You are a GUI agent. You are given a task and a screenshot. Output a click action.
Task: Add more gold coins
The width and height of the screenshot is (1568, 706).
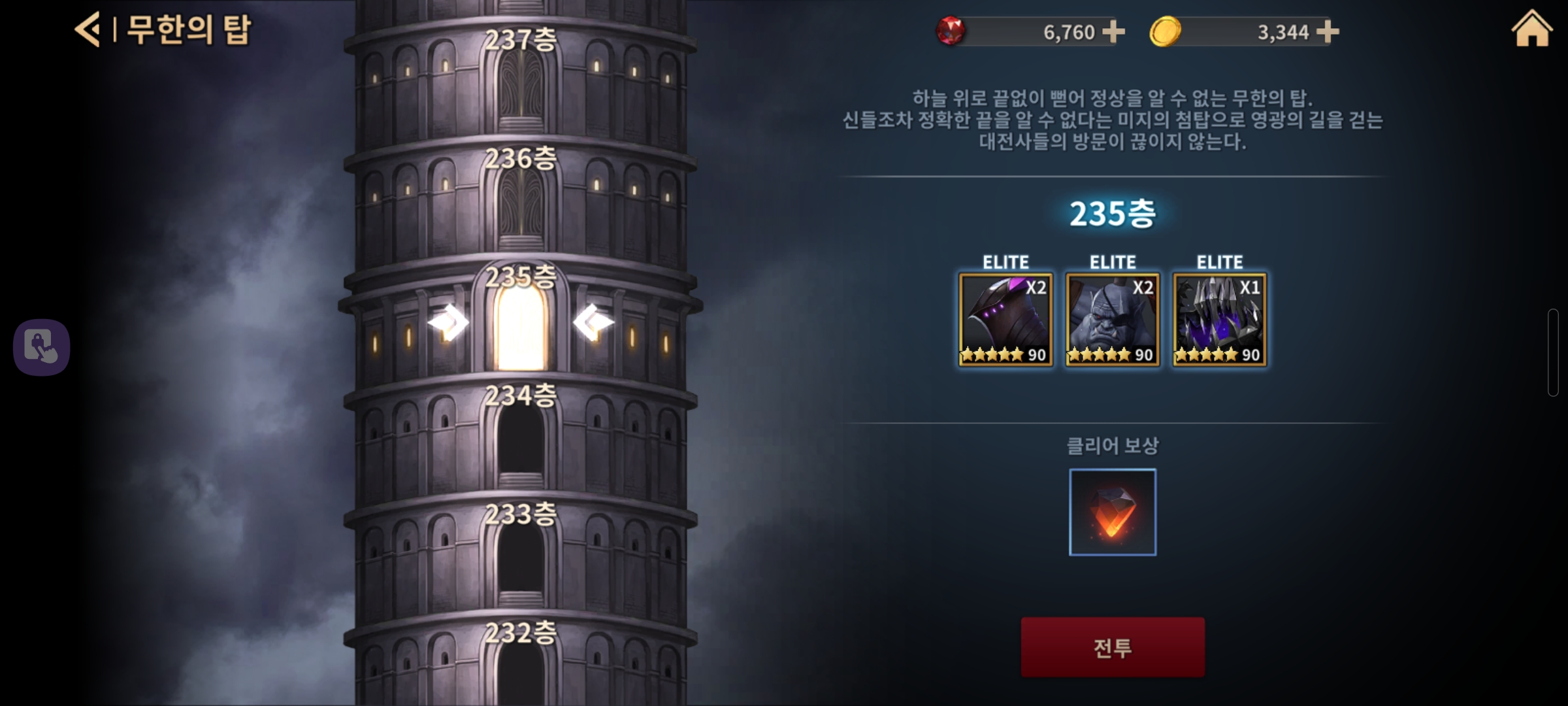click(x=1328, y=31)
